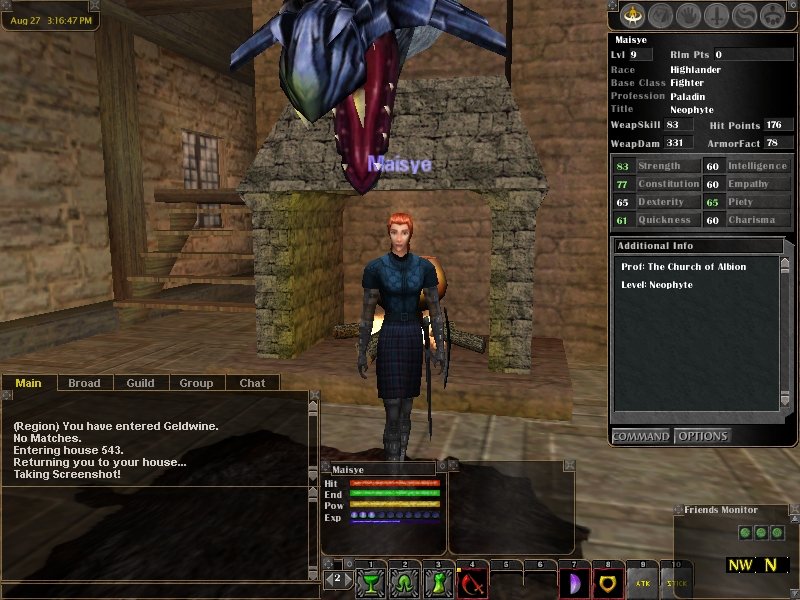The image size is (800, 600).
Task: Open the OPTIONS menu
Action: tap(702, 436)
